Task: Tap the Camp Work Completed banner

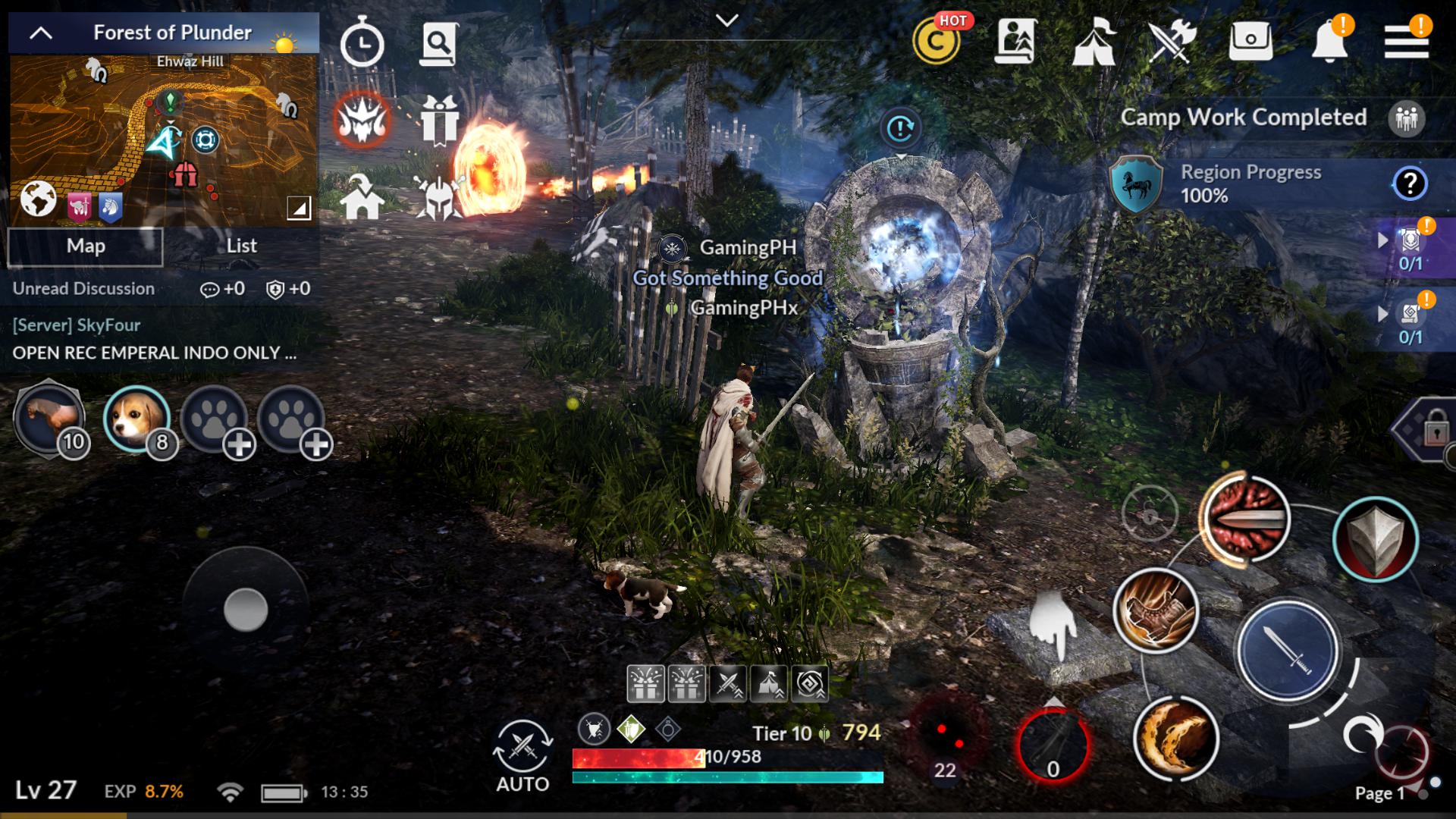Action: [x=1244, y=118]
